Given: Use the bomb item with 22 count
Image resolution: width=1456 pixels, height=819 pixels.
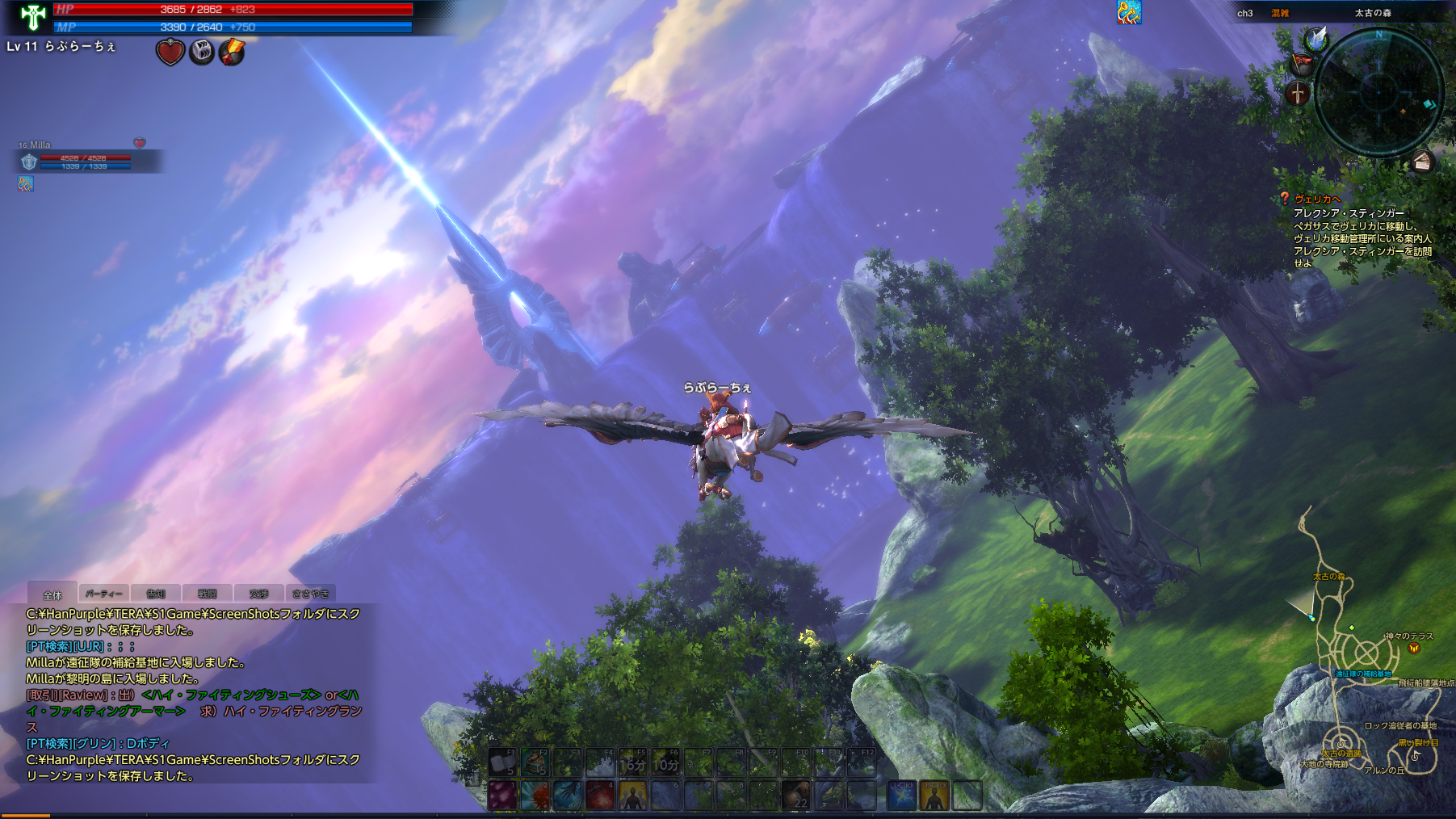Looking at the screenshot, I should click(x=796, y=796).
